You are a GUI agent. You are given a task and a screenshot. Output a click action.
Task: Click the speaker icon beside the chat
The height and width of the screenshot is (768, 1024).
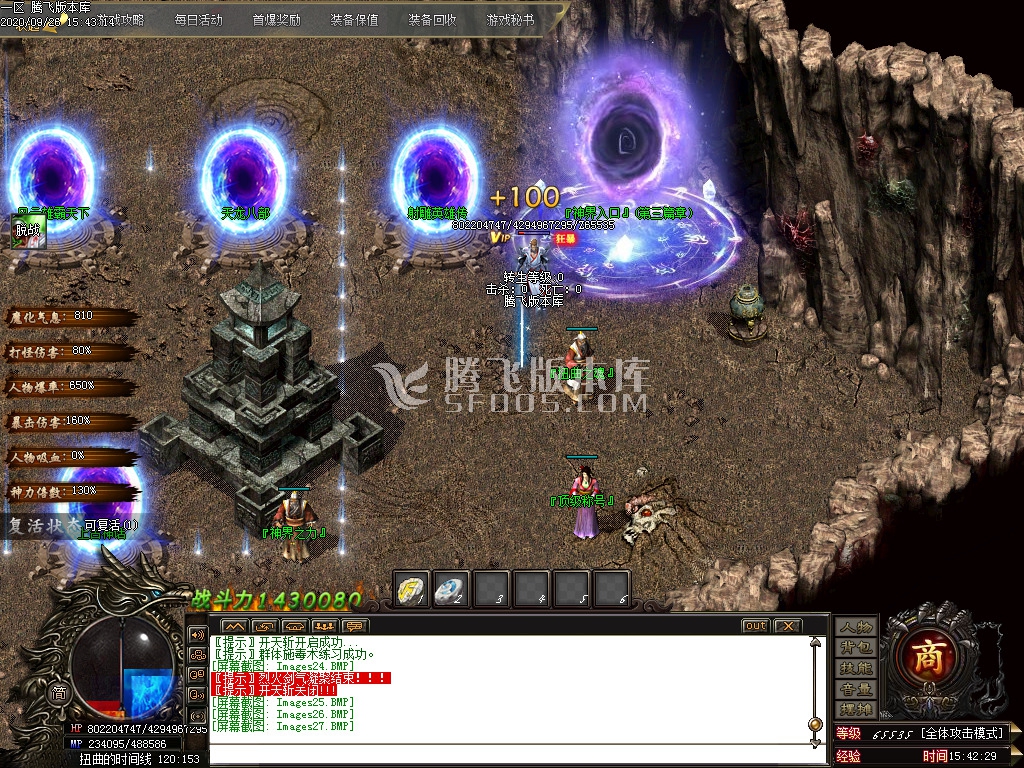pos(197,635)
